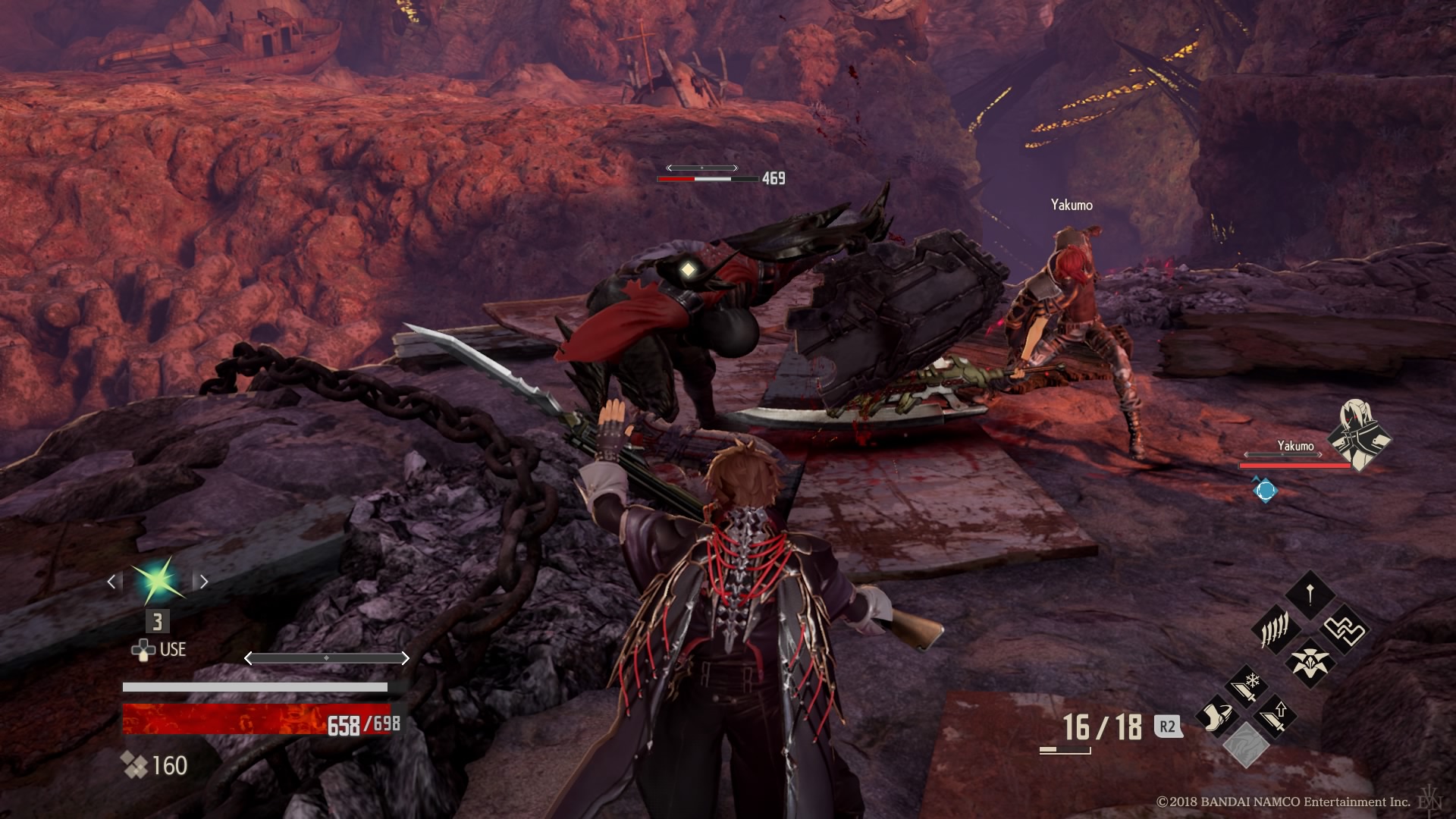Activate the sword up-arrow buff gift
Image resolution: width=1456 pixels, height=819 pixels.
point(1274,715)
